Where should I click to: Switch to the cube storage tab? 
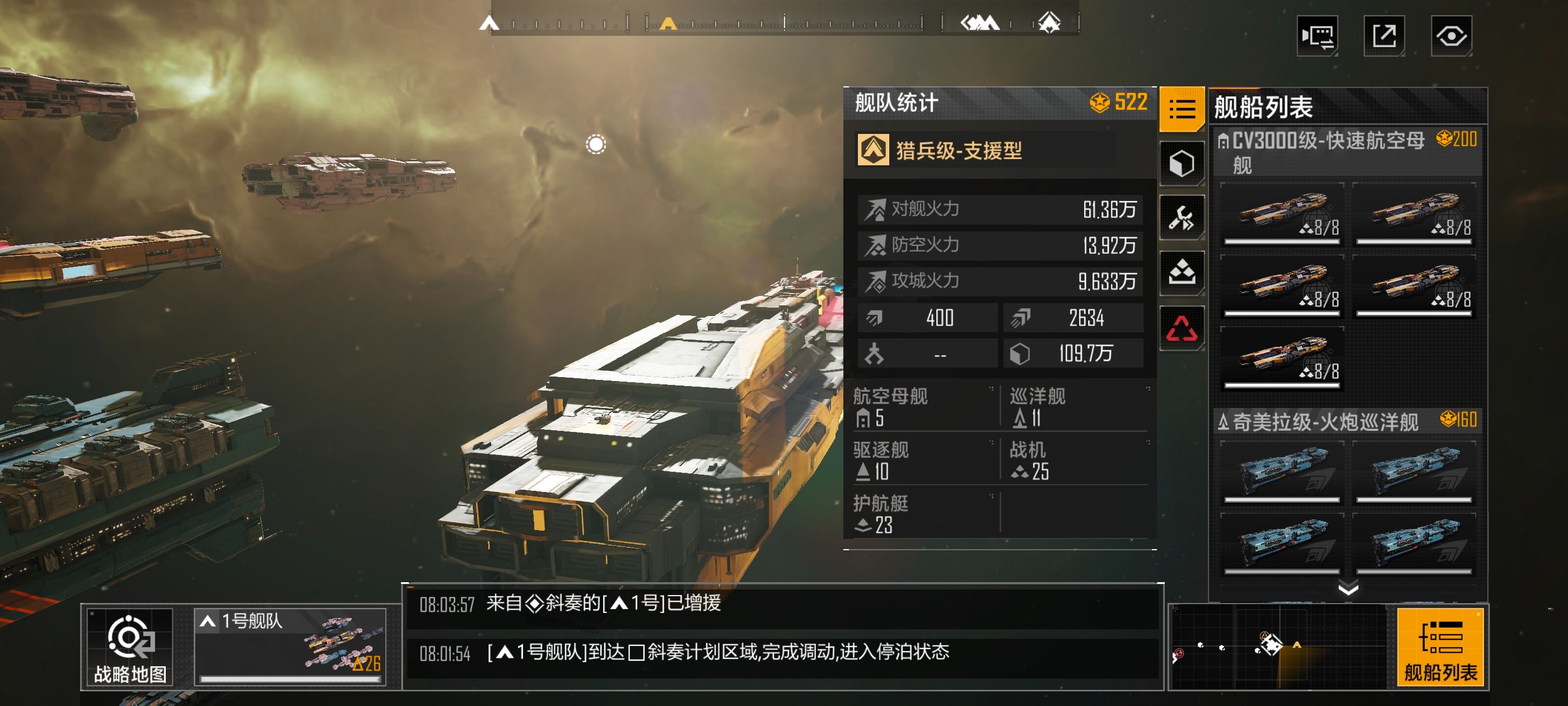1182,164
